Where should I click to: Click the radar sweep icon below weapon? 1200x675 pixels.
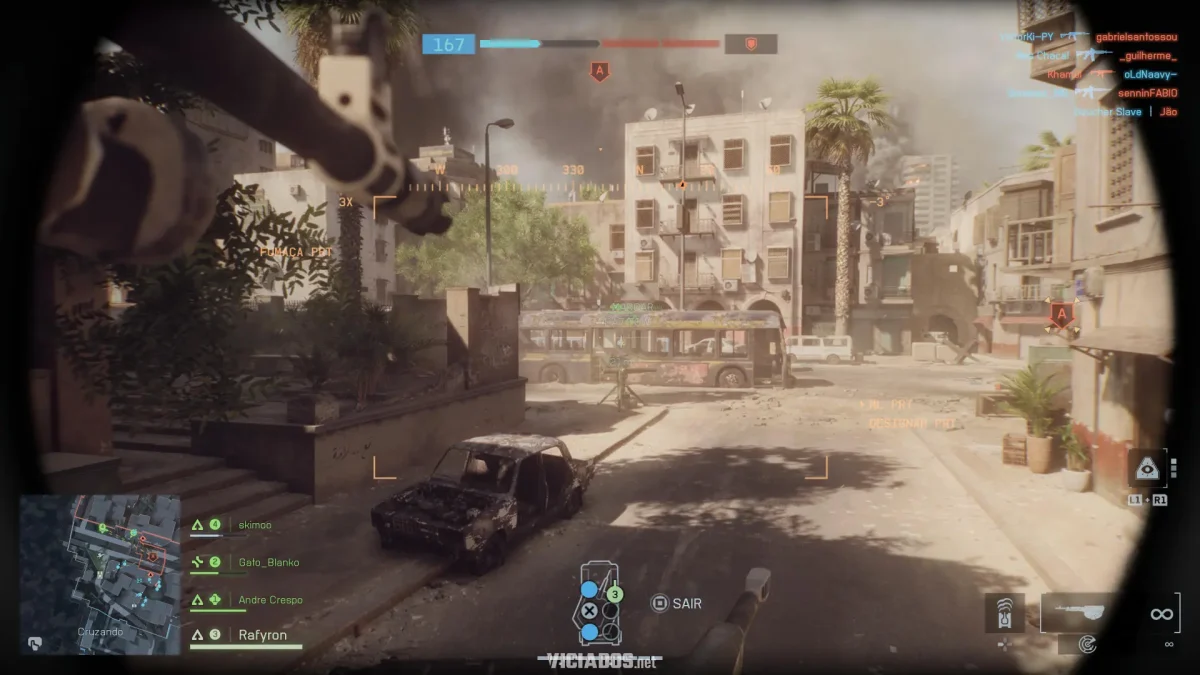(1089, 645)
